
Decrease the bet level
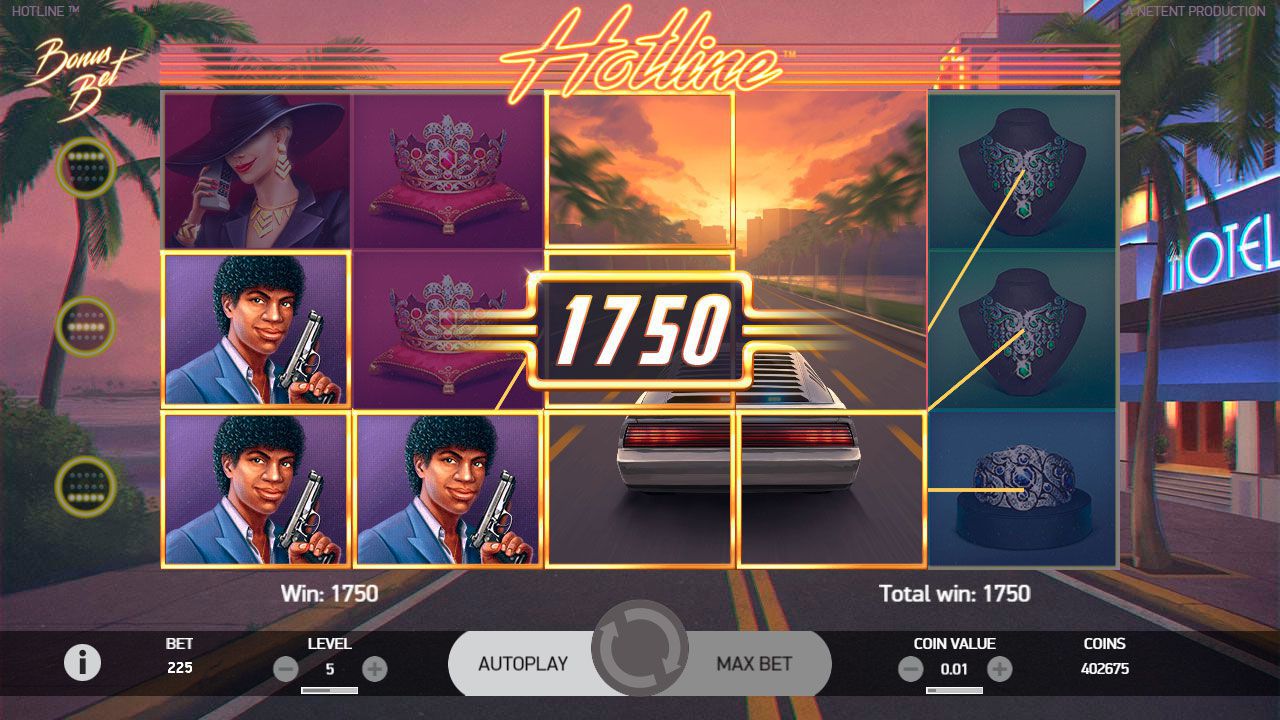pyautogui.click(x=285, y=669)
